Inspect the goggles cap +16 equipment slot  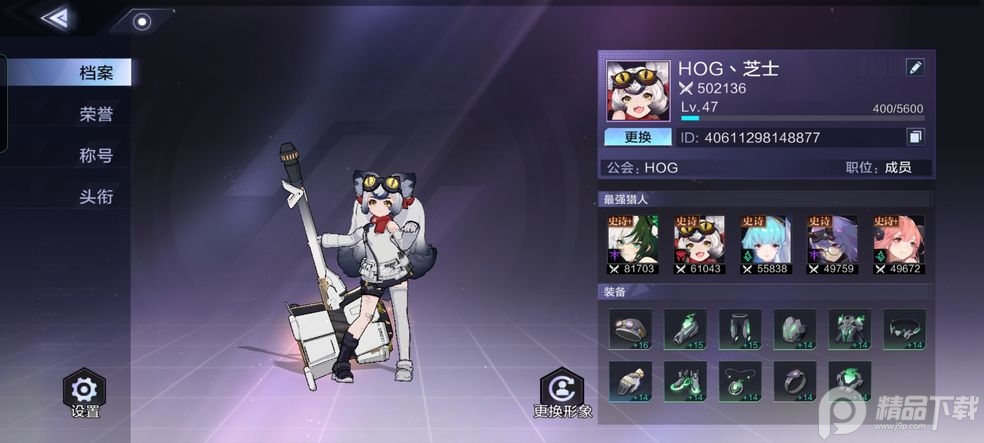click(x=630, y=329)
